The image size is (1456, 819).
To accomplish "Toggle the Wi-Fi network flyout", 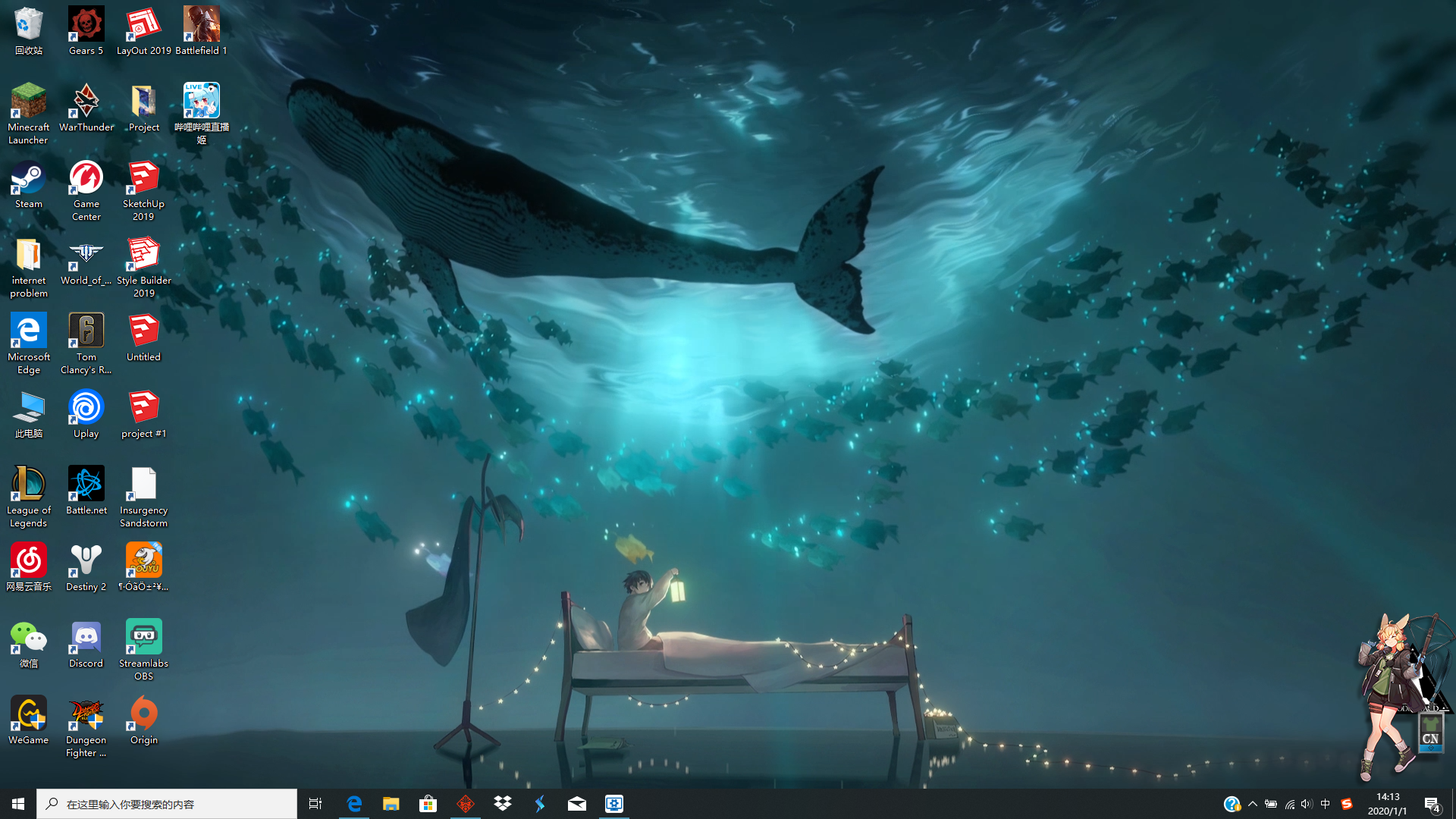I will 1289,804.
